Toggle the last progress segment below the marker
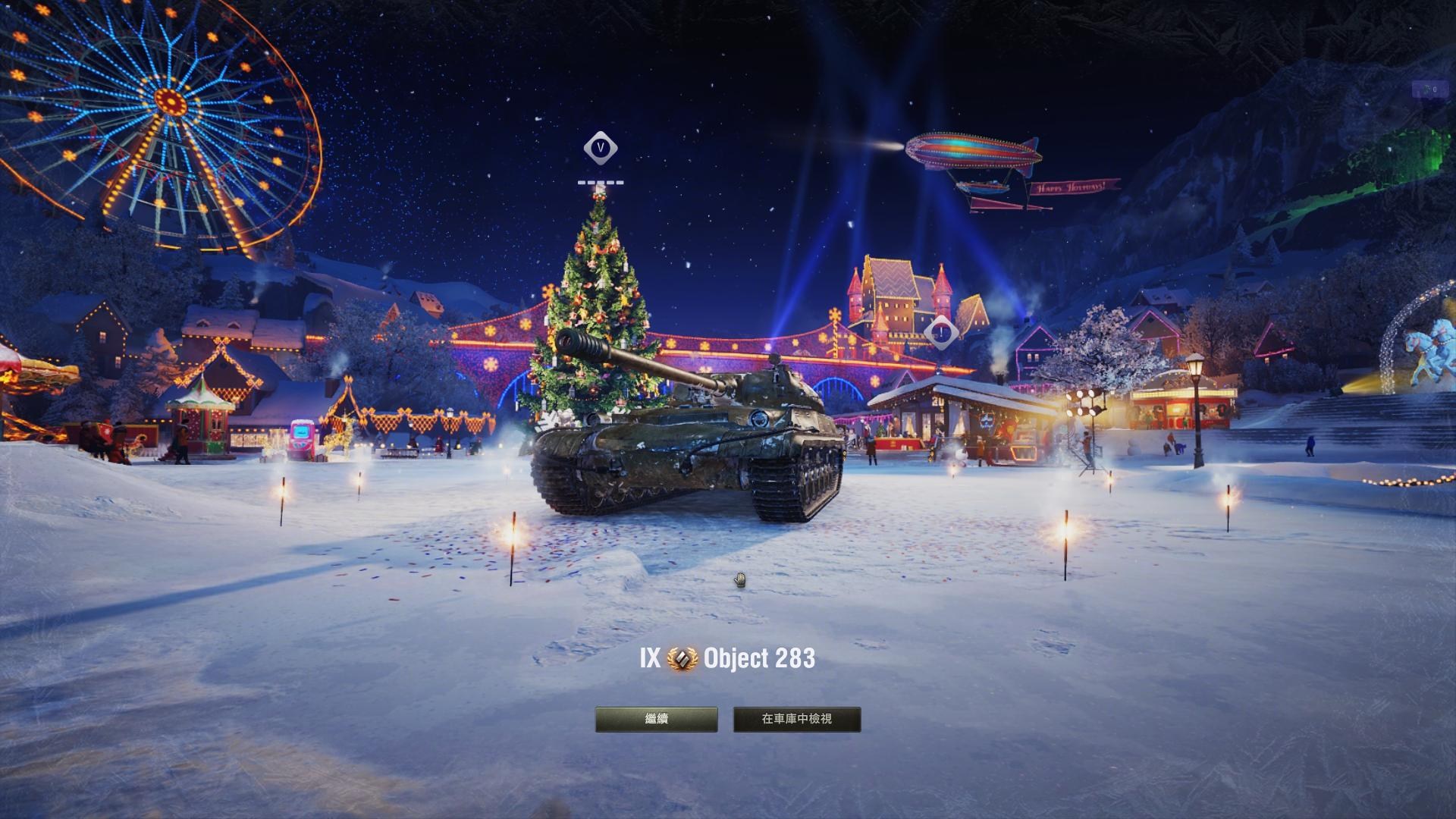 point(620,183)
